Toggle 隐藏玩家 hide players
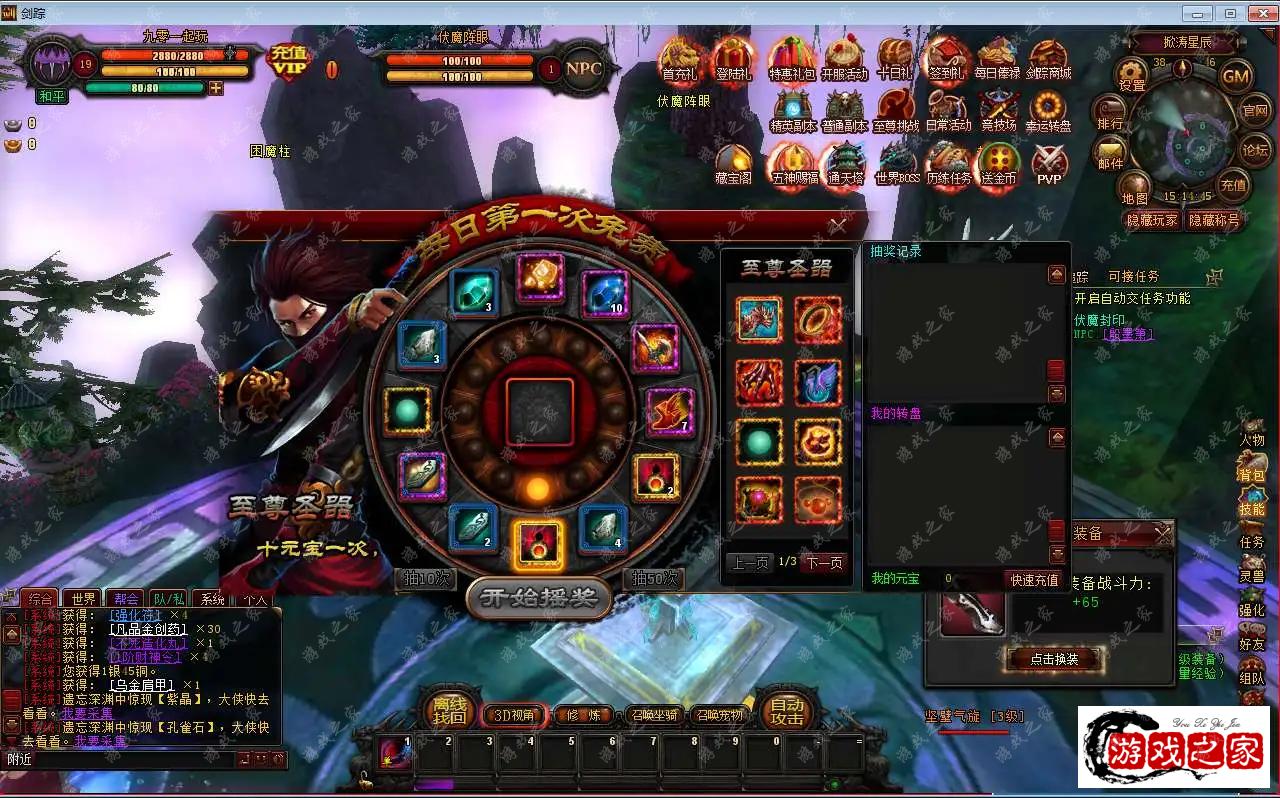Viewport: 1280px width, 798px height. [x=1152, y=220]
